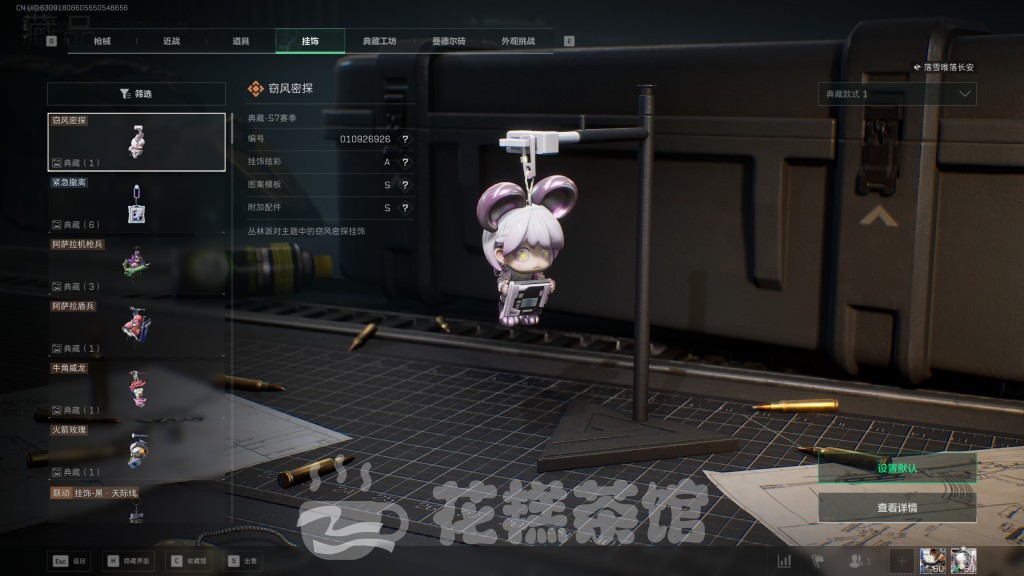Image resolution: width=1024 pixels, height=576 pixels.
Task: Choose the 牛角威龙 charm entry
Action: point(137,389)
